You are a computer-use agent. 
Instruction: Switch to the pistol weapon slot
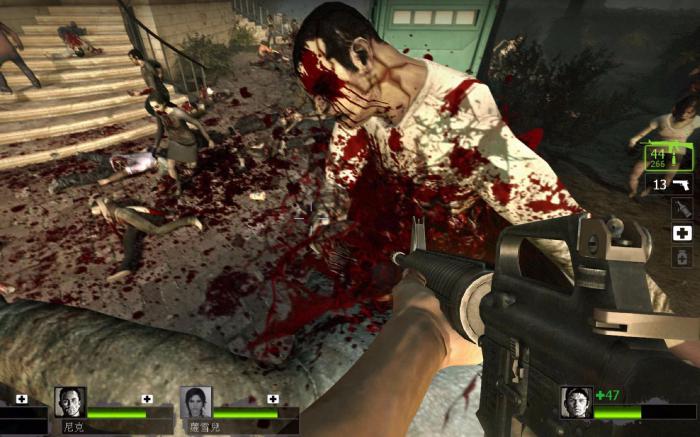coord(670,185)
